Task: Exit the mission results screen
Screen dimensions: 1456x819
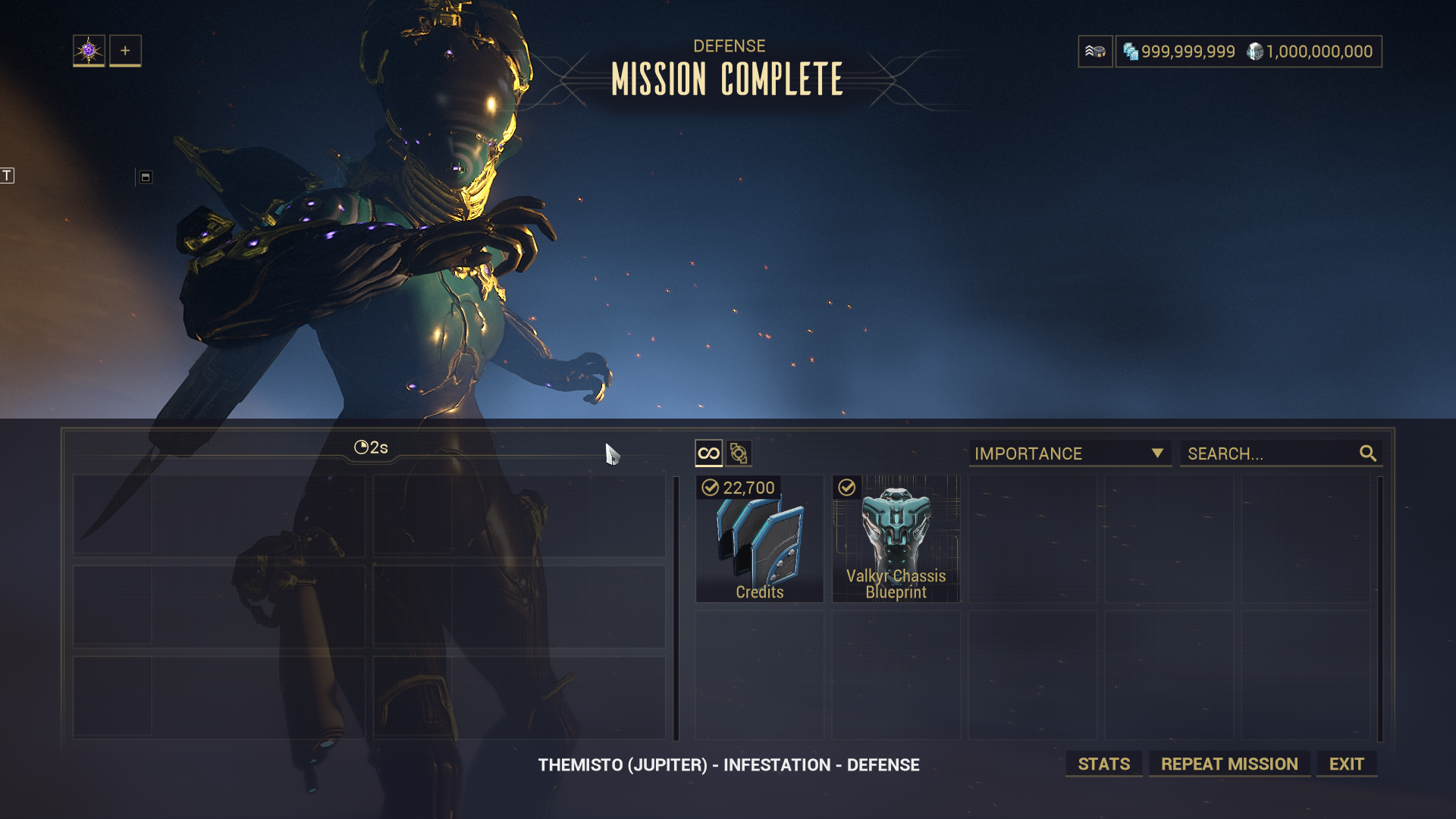Action: [1346, 764]
